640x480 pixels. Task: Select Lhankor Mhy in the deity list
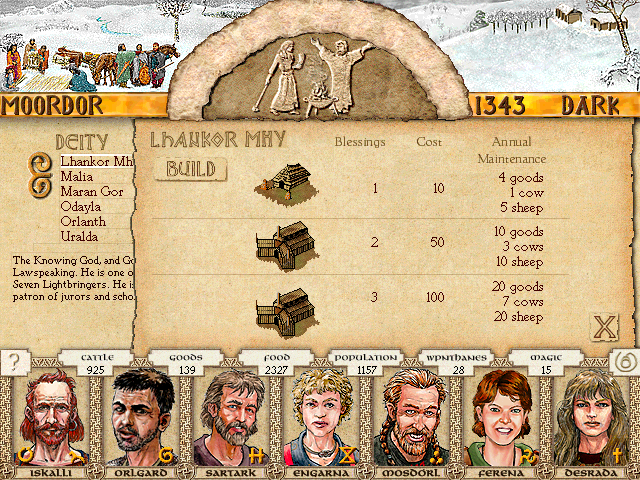click(96, 161)
